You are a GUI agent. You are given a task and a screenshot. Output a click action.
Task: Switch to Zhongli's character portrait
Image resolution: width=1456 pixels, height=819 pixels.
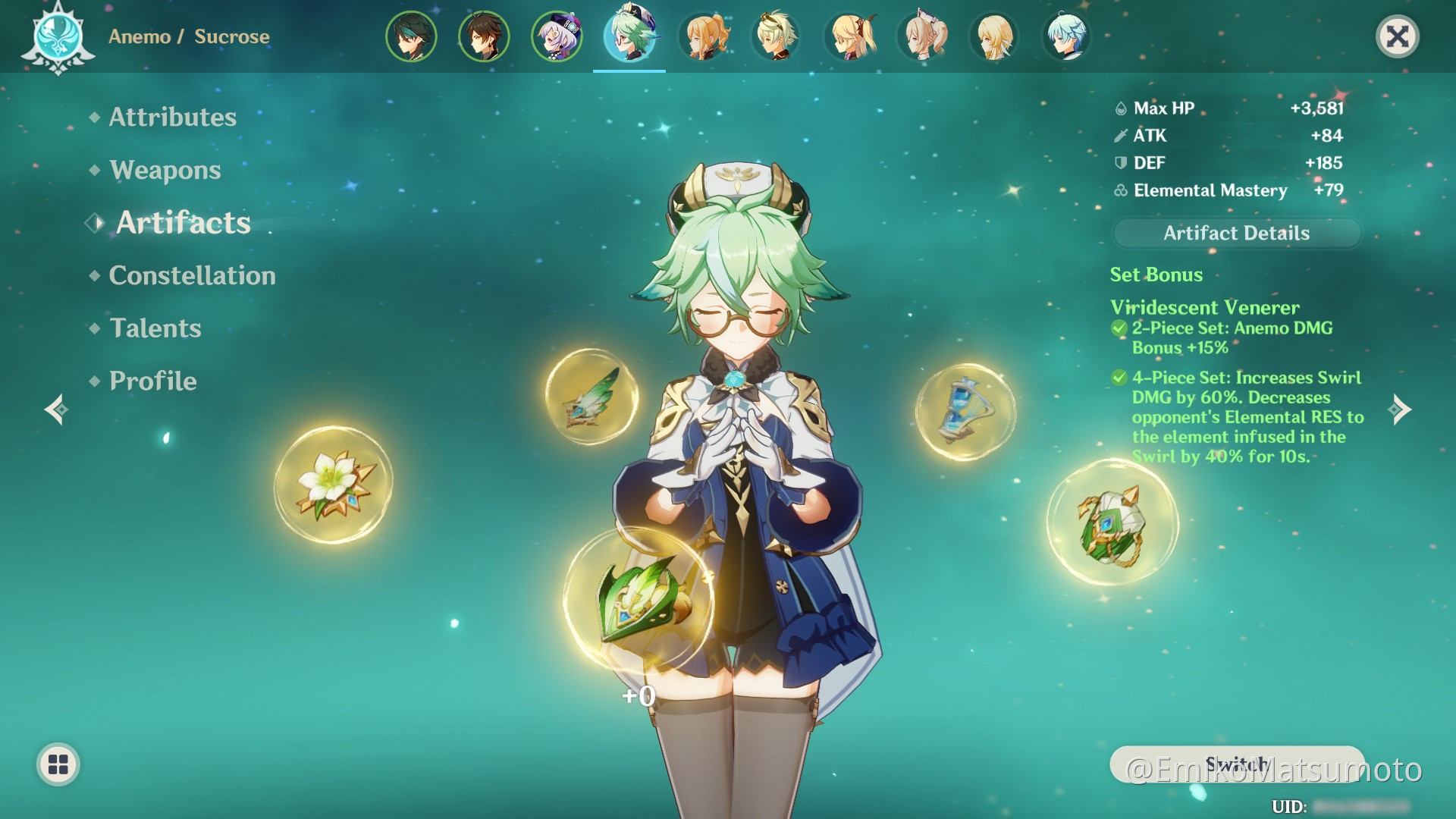tap(482, 36)
